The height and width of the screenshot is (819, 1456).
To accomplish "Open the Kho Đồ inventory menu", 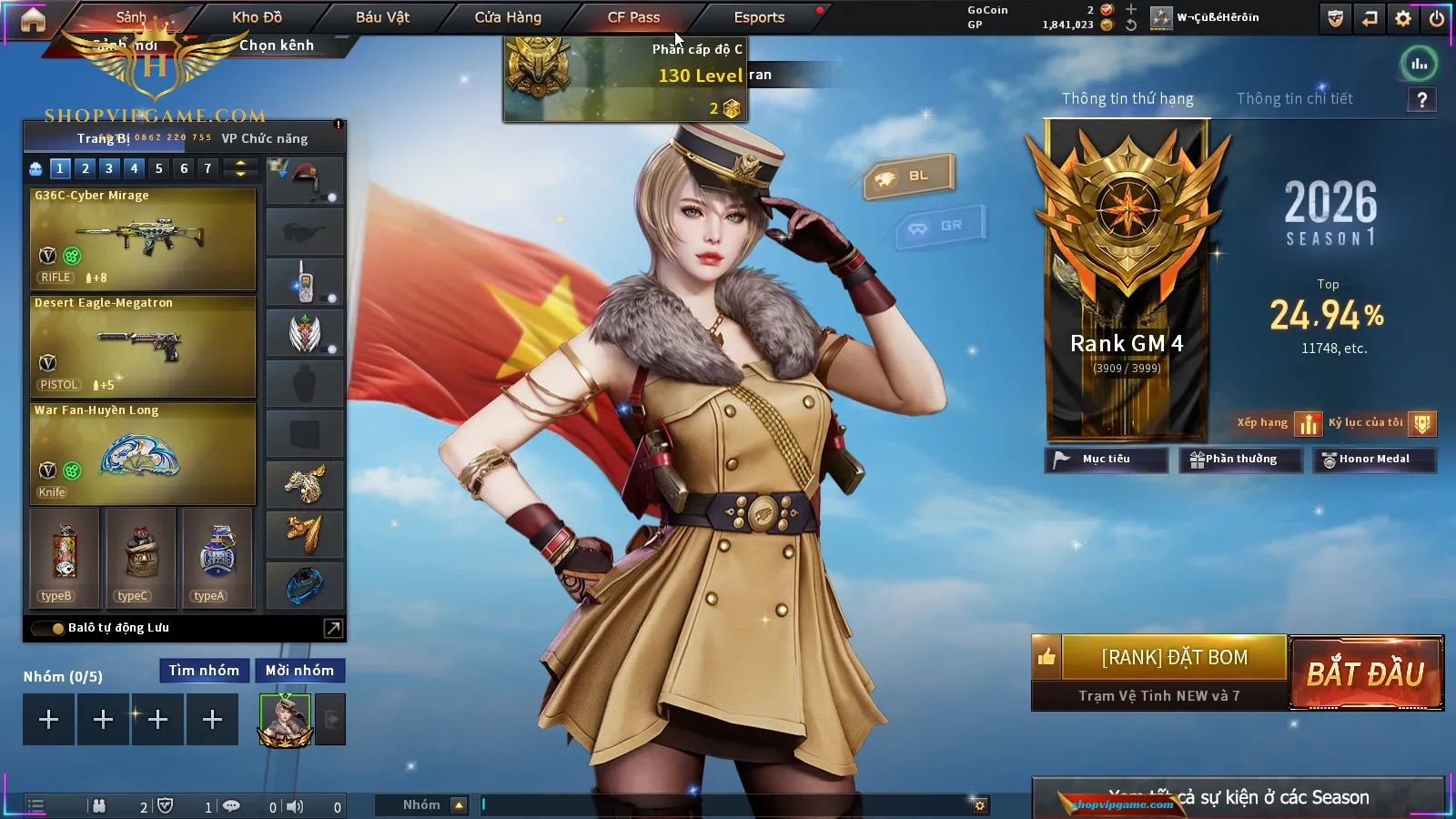I will tap(257, 17).
